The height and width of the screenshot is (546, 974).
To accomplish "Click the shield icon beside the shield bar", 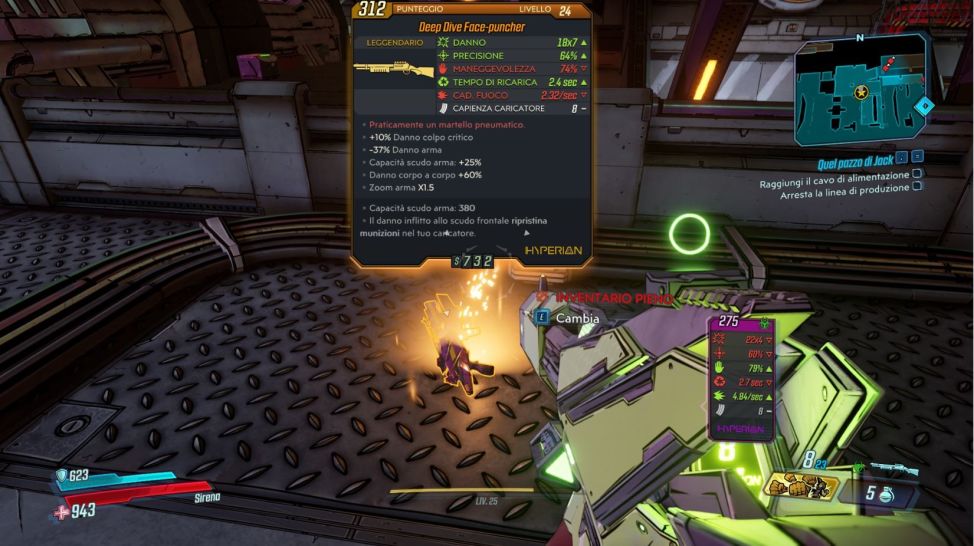I will click(x=61, y=476).
